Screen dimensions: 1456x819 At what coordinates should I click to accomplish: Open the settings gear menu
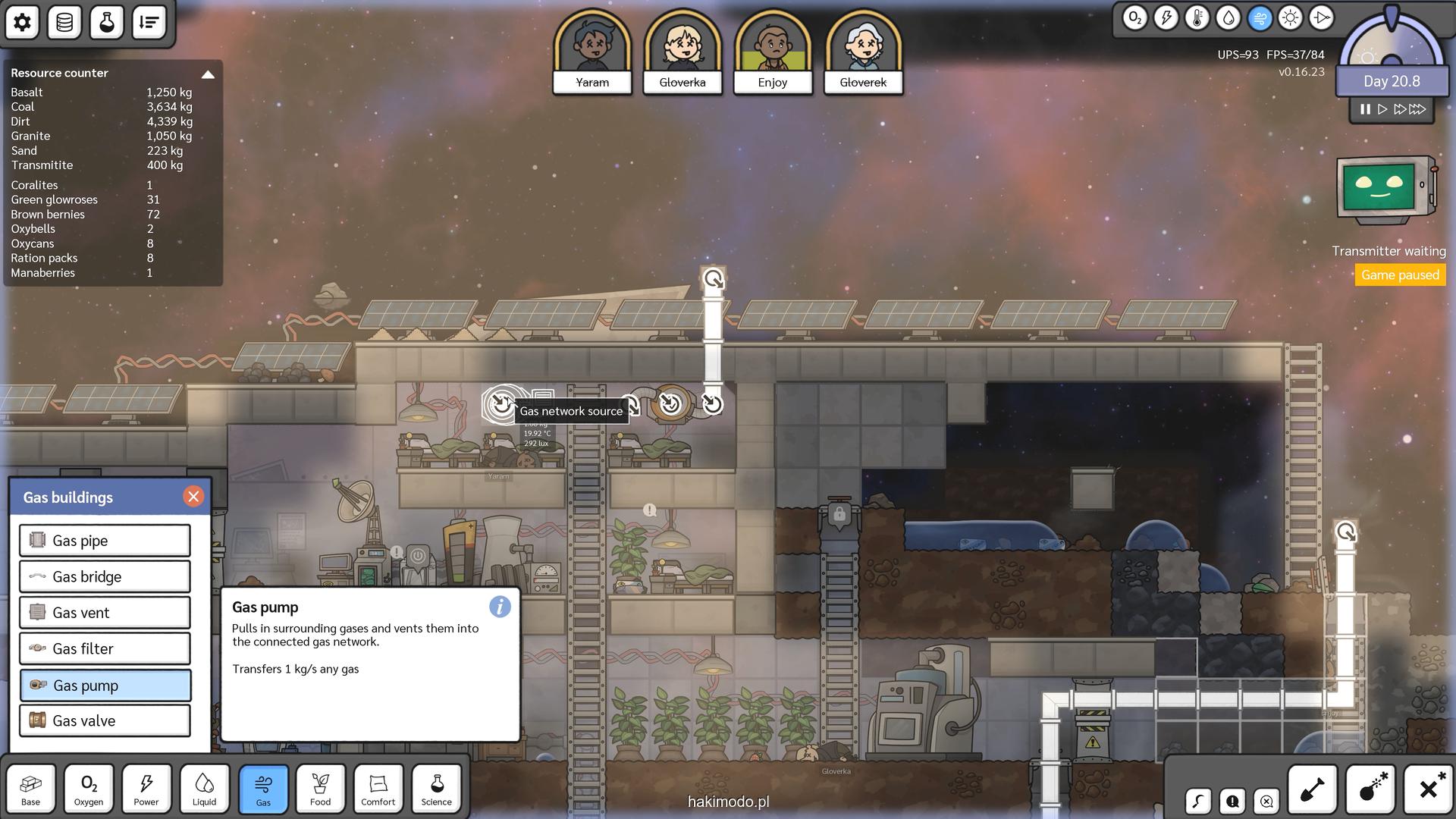coord(23,23)
